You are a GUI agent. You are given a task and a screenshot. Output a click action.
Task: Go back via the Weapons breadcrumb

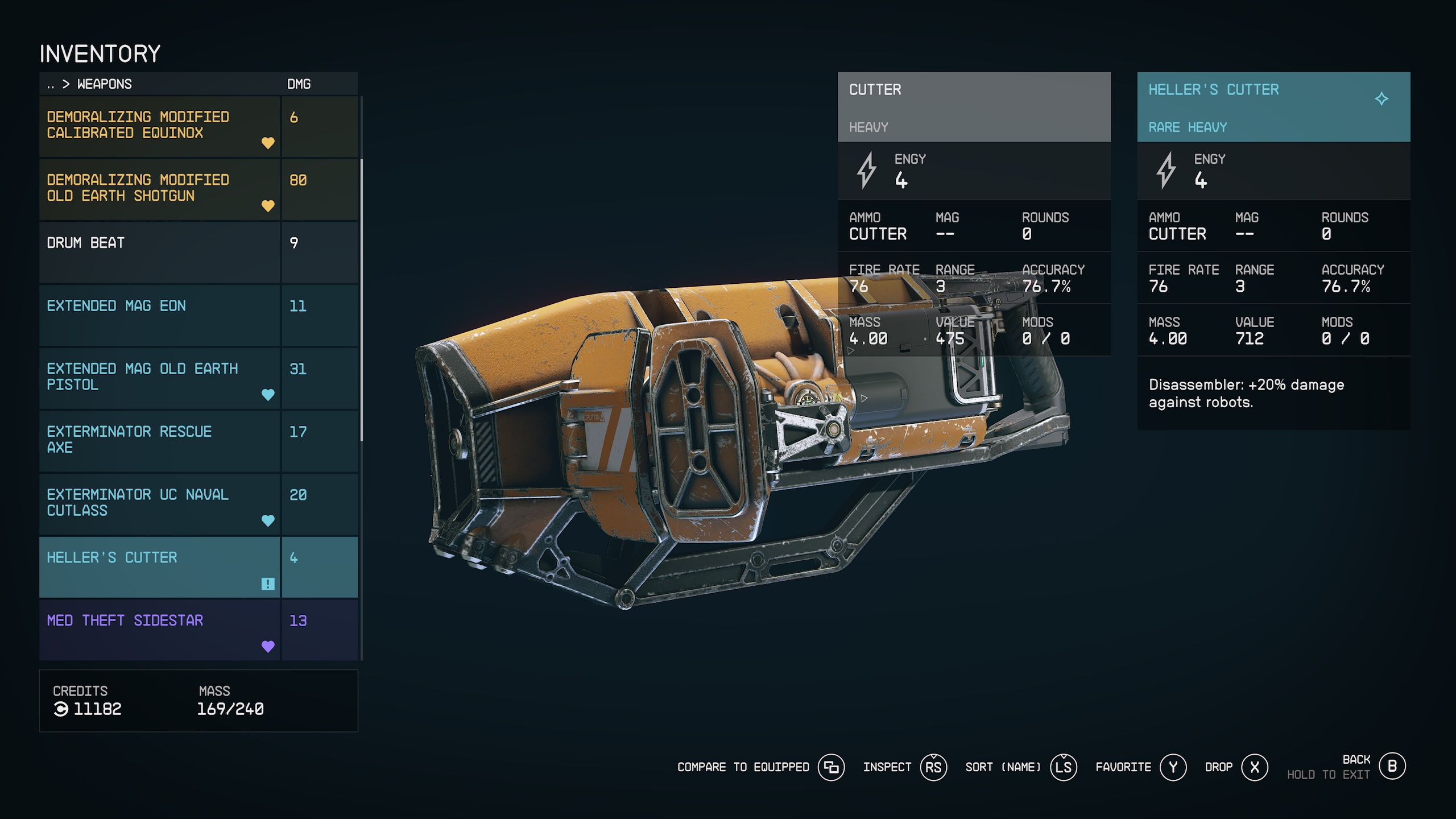coord(104,84)
